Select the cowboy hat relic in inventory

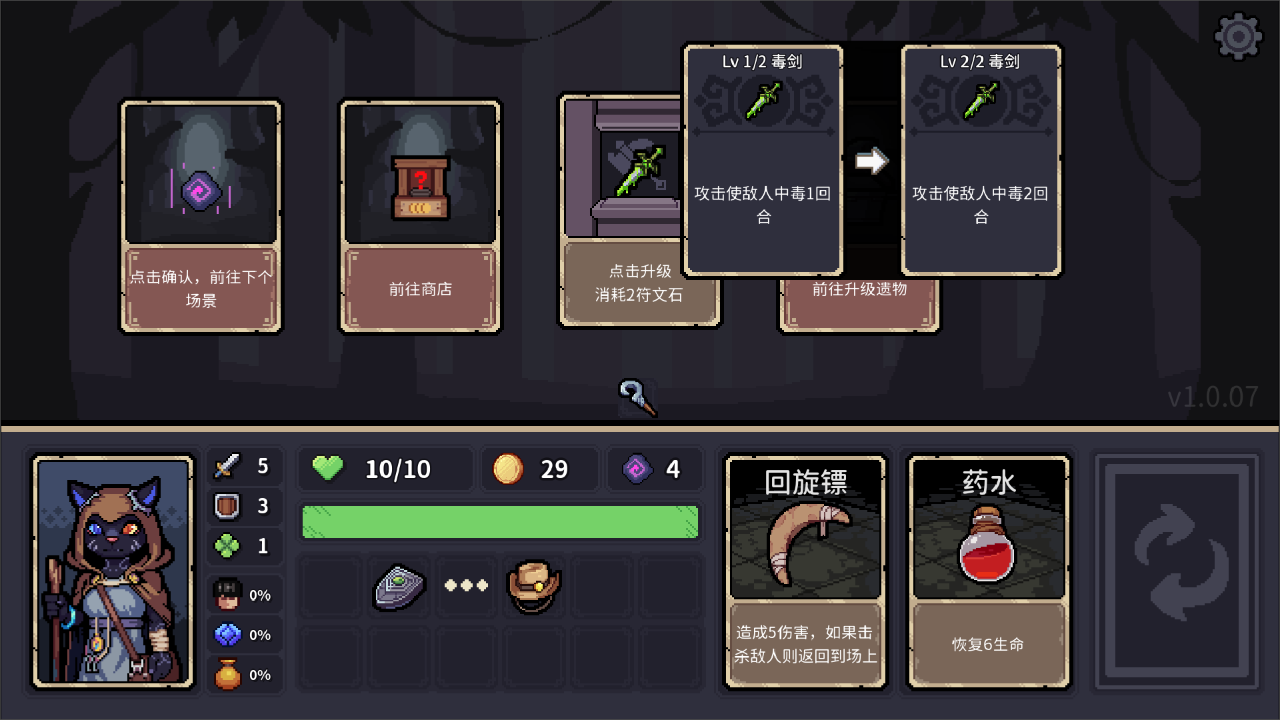pos(534,585)
